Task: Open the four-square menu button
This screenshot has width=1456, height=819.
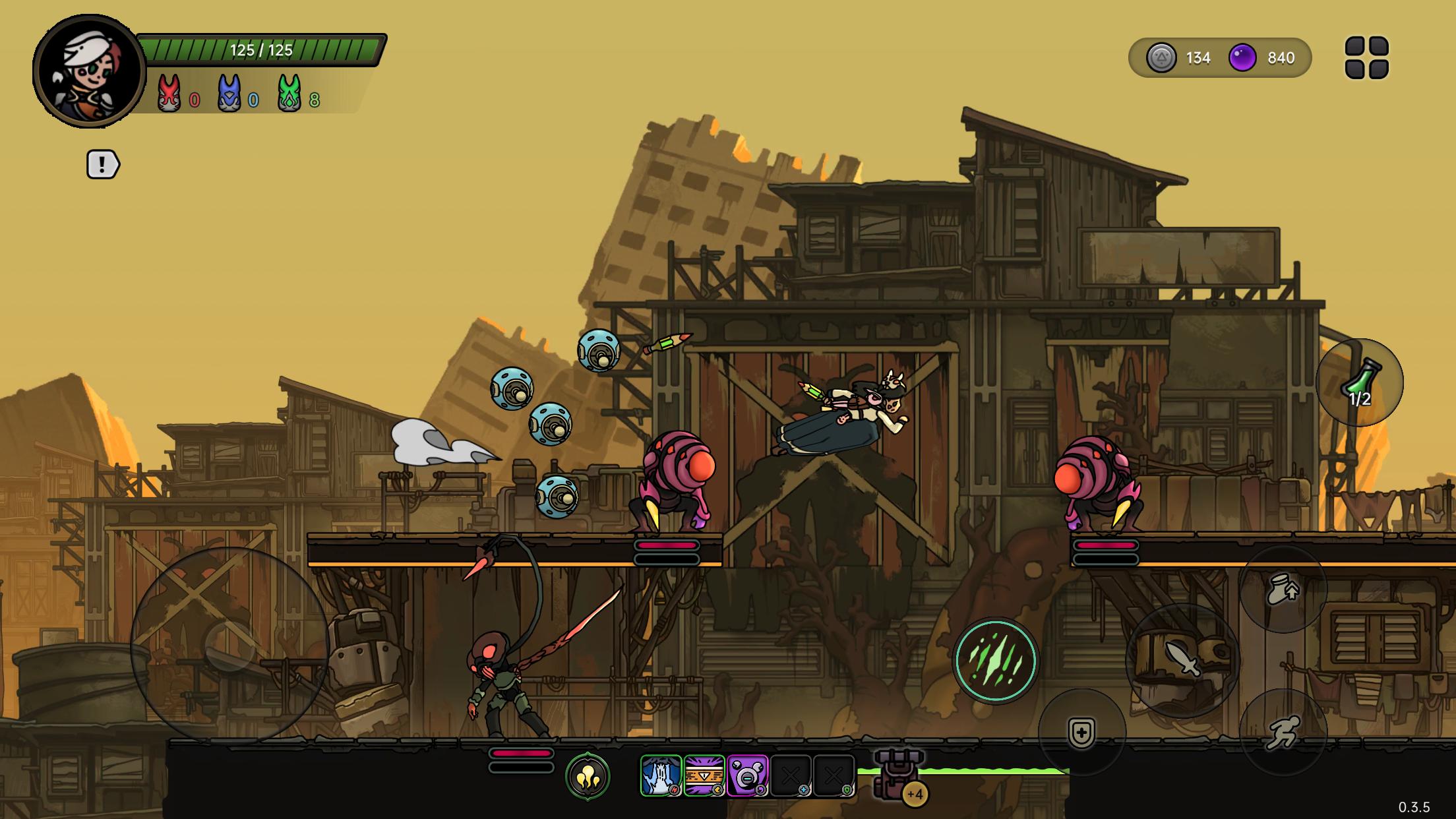Action: 1366,58
